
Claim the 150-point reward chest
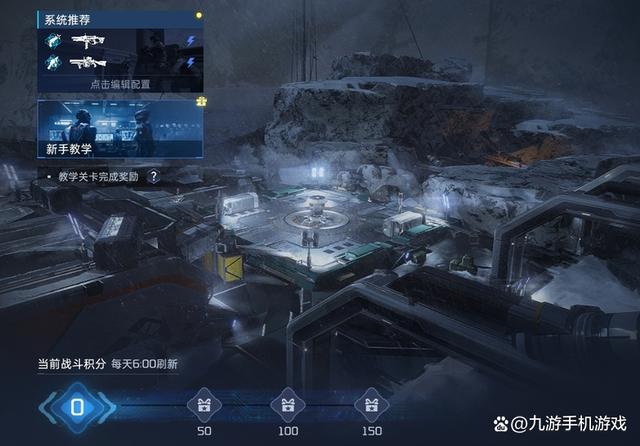[x=370, y=401]
